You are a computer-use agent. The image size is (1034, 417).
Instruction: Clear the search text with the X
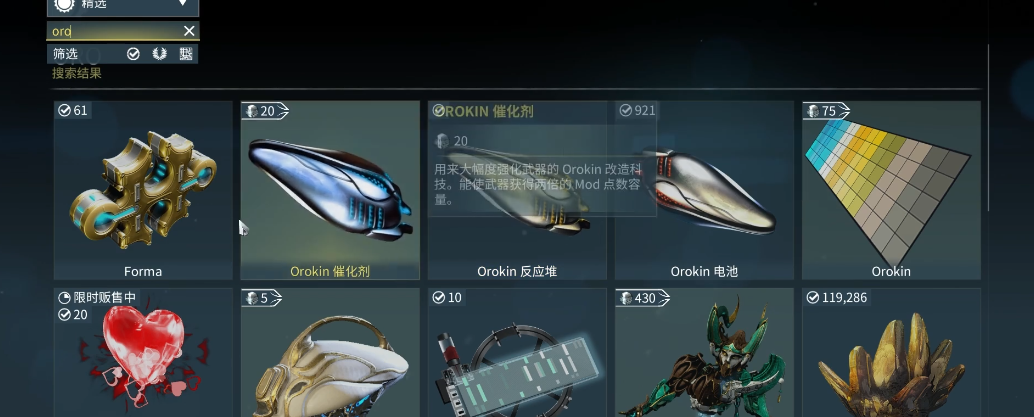[x=189, y=31]
